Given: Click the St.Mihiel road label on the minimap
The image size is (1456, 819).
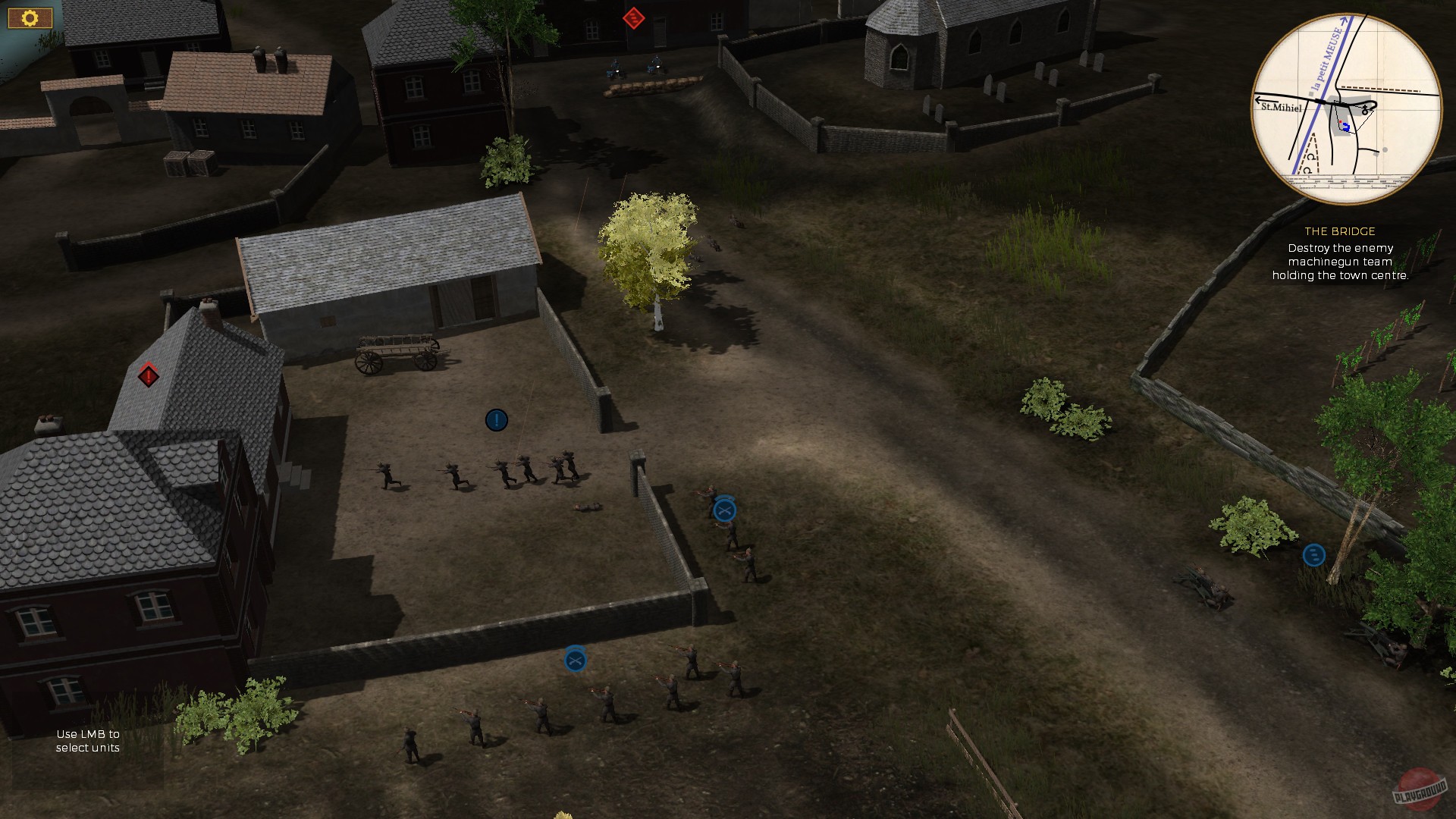Looking at the screenshot, I should (1282, 108).
